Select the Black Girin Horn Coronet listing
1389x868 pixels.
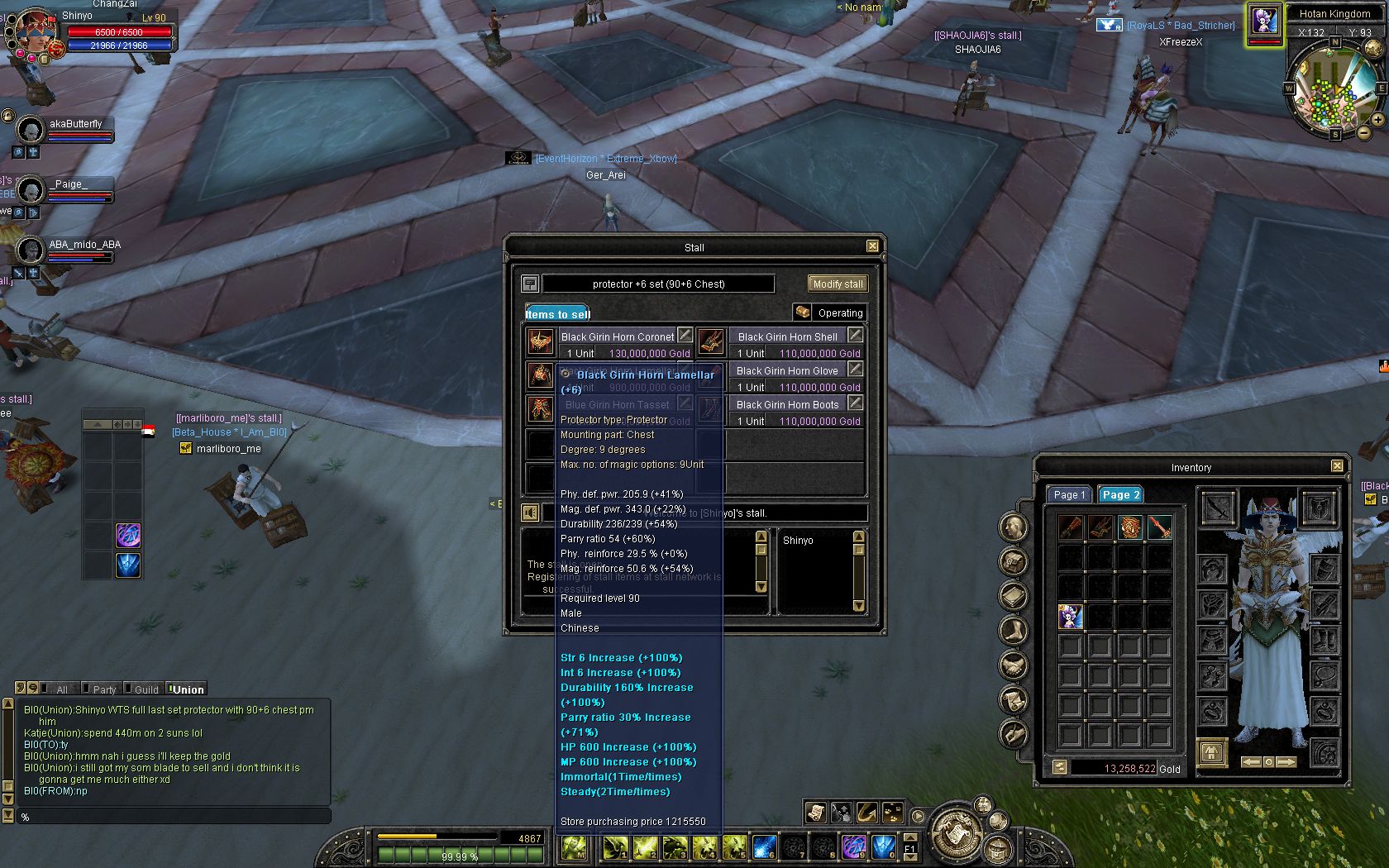[617, 336]
